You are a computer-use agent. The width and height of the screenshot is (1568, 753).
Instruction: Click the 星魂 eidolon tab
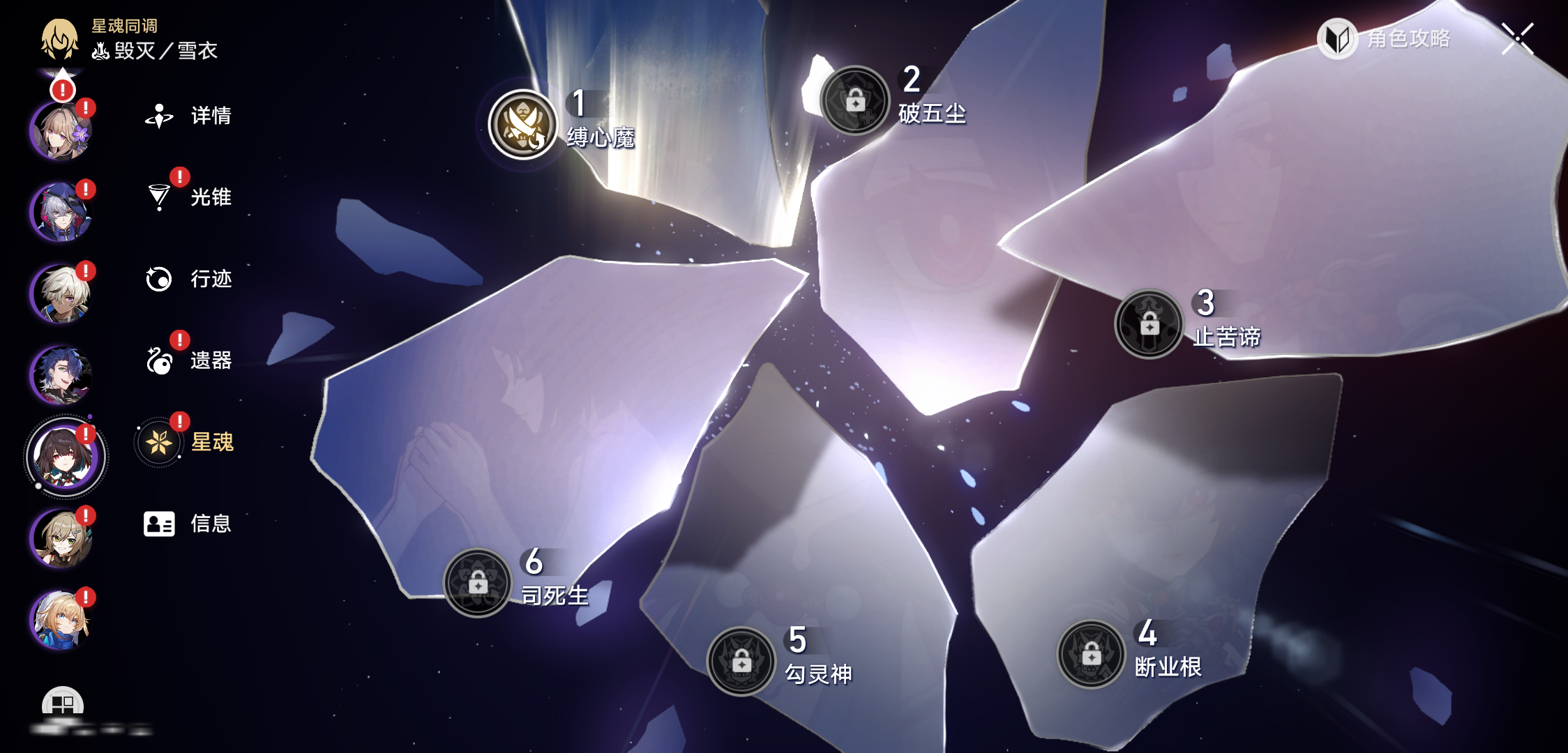pos(188,442)
